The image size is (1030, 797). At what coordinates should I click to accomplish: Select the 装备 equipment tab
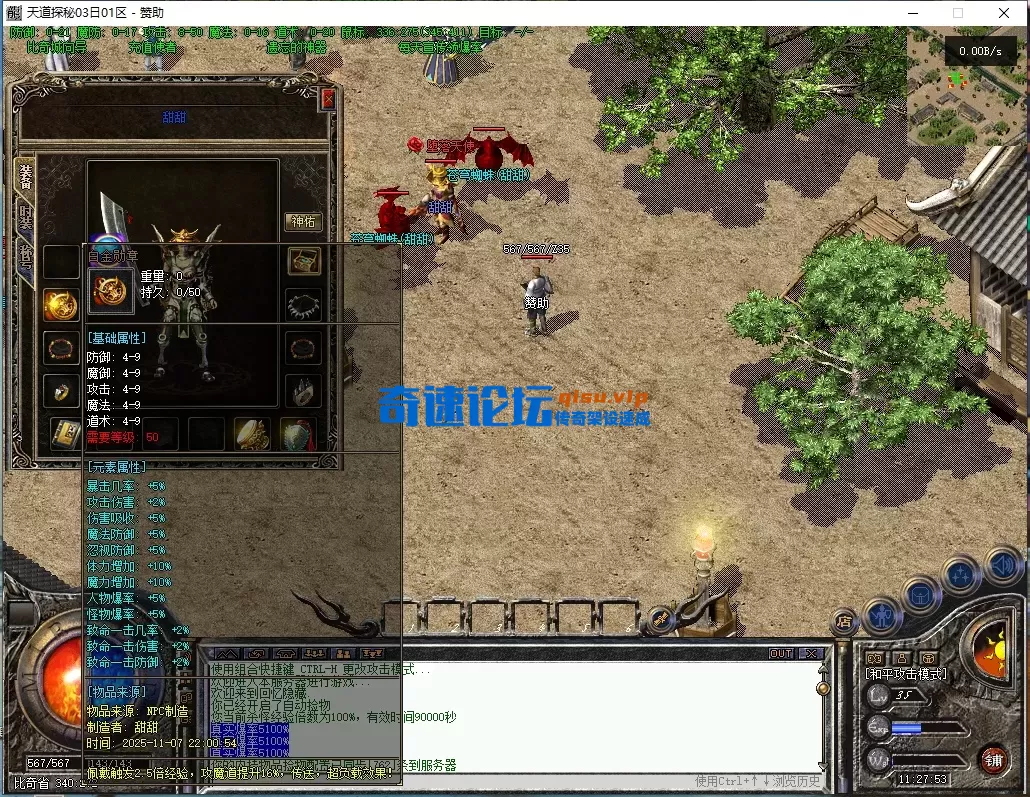(x=25, y=174)
